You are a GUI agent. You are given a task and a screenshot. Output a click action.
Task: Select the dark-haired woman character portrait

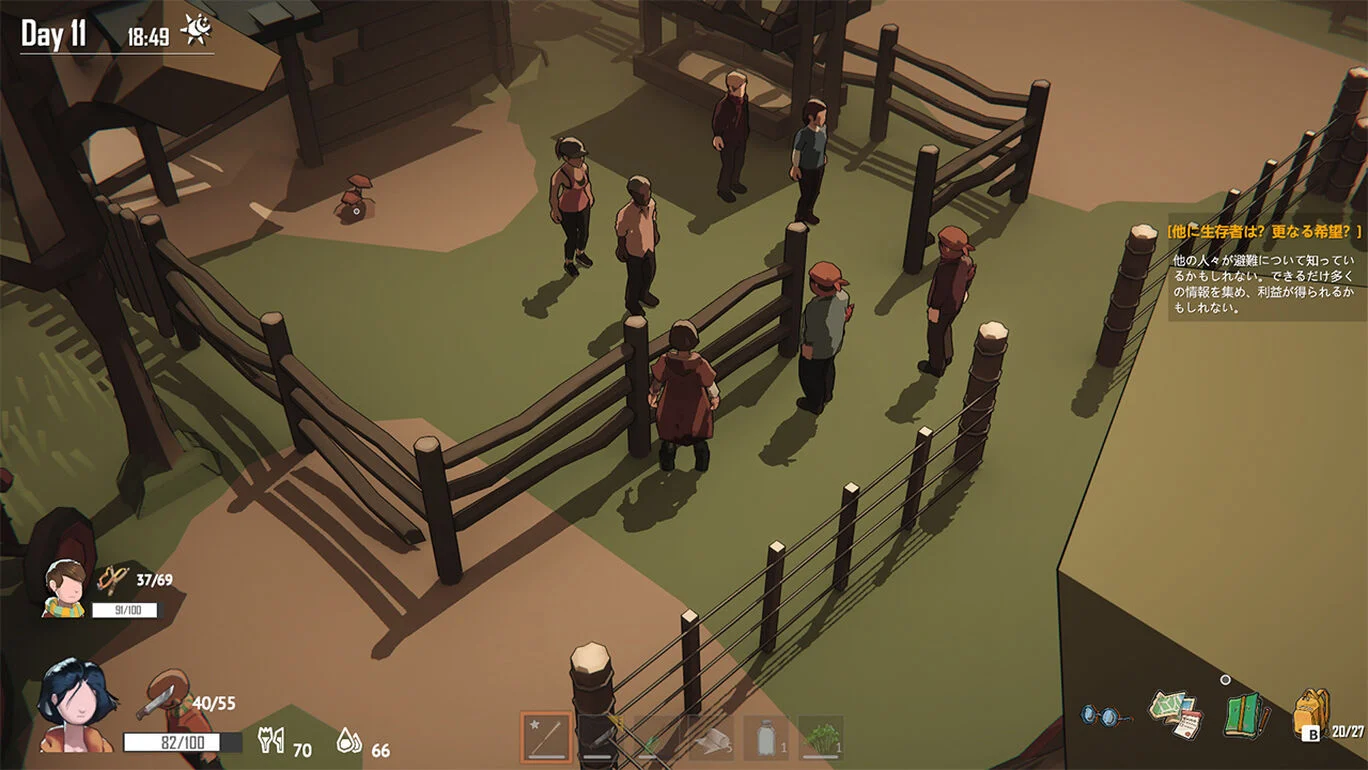[x=74, y=705]
